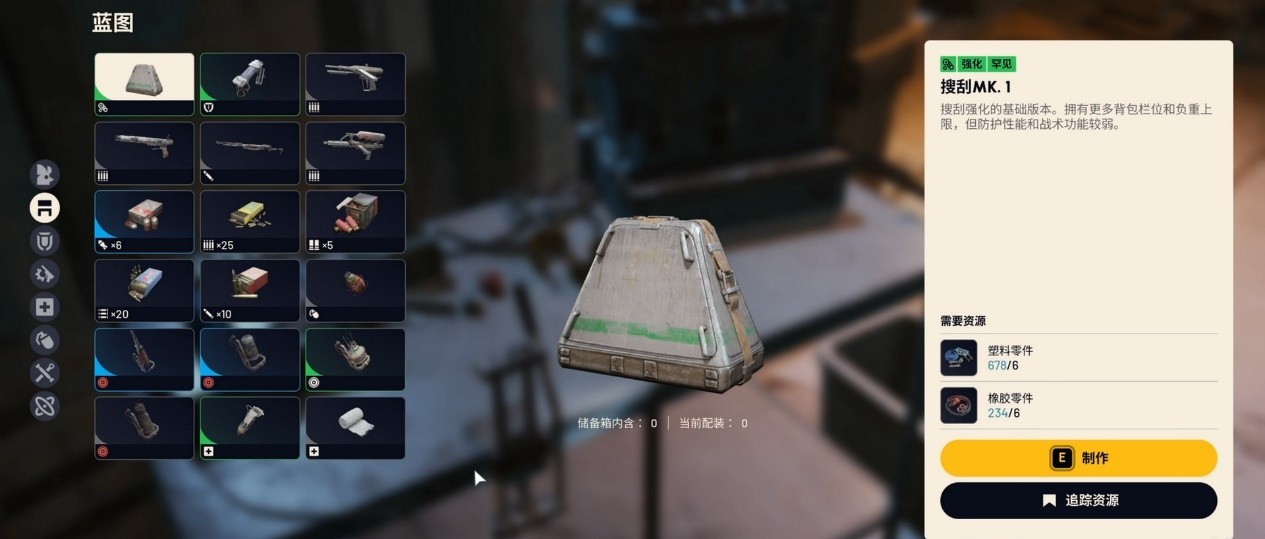
Task: Switch to the topmost sidebar category icon
Action: (45, 174)
